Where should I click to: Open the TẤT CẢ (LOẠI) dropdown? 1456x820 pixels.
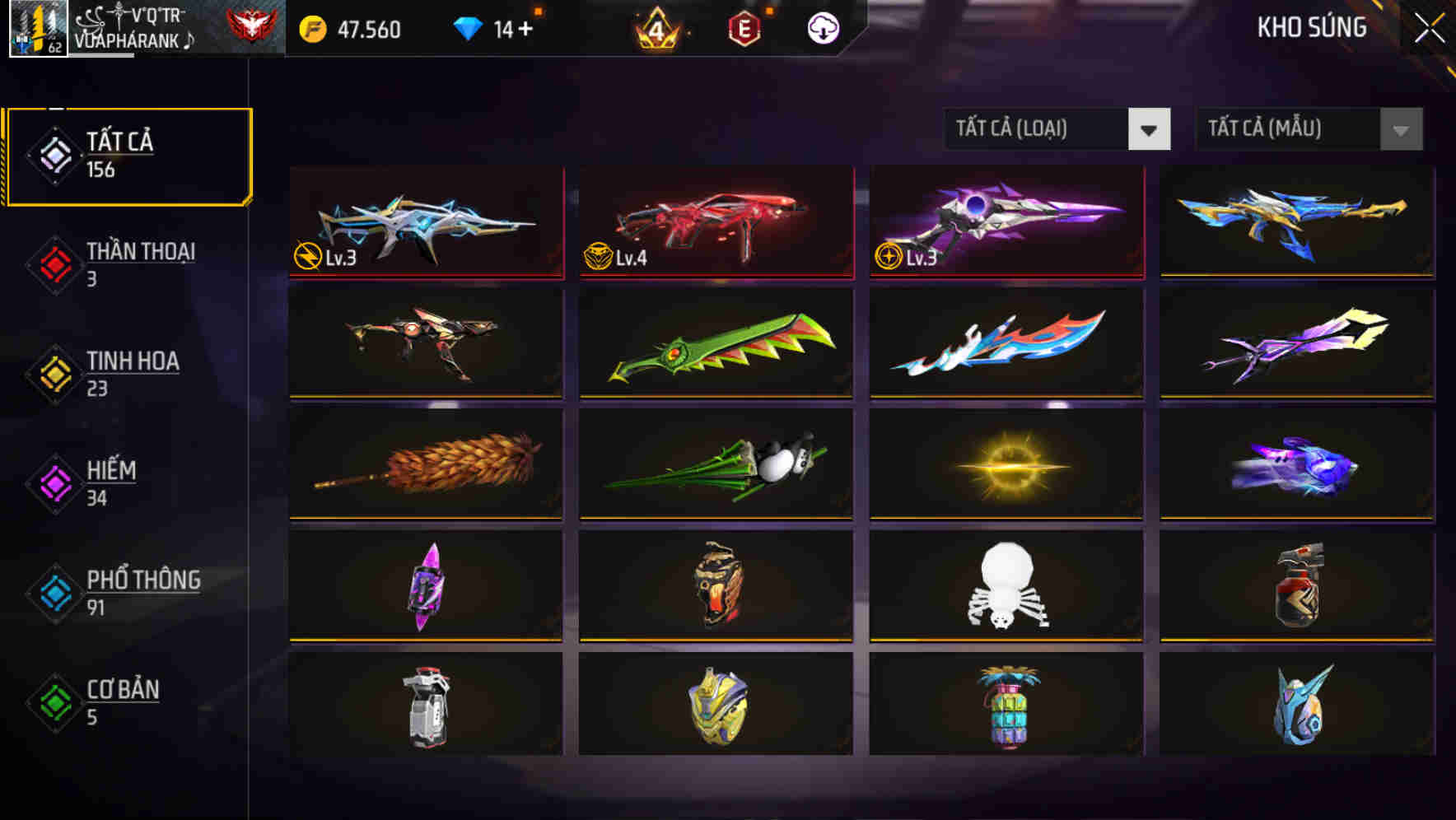coord(1056,129)
